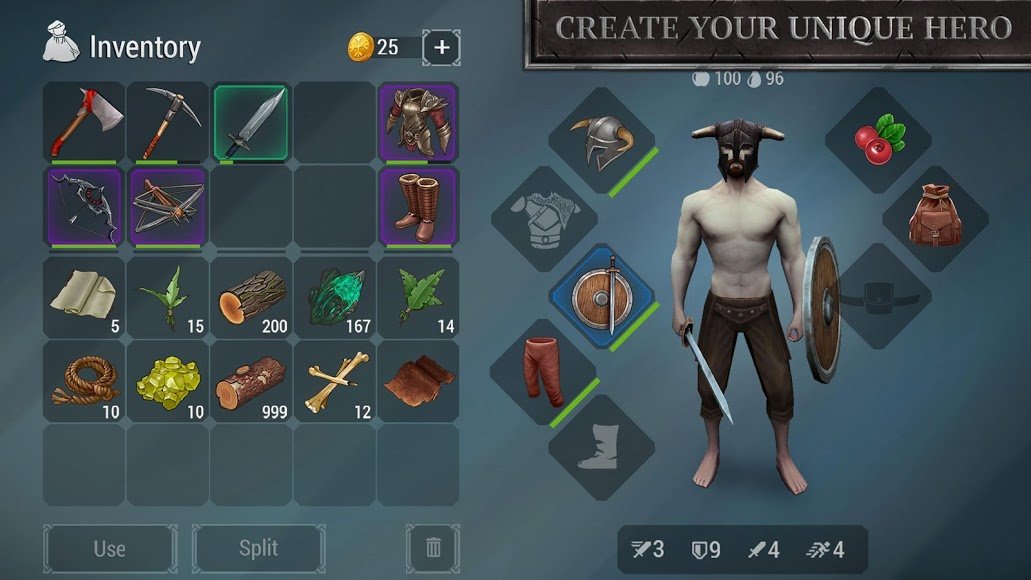The height and width of the screenshot is (580, 1031).
Task: Pick the bow in the inventory
Action: [x=84, y=207]
